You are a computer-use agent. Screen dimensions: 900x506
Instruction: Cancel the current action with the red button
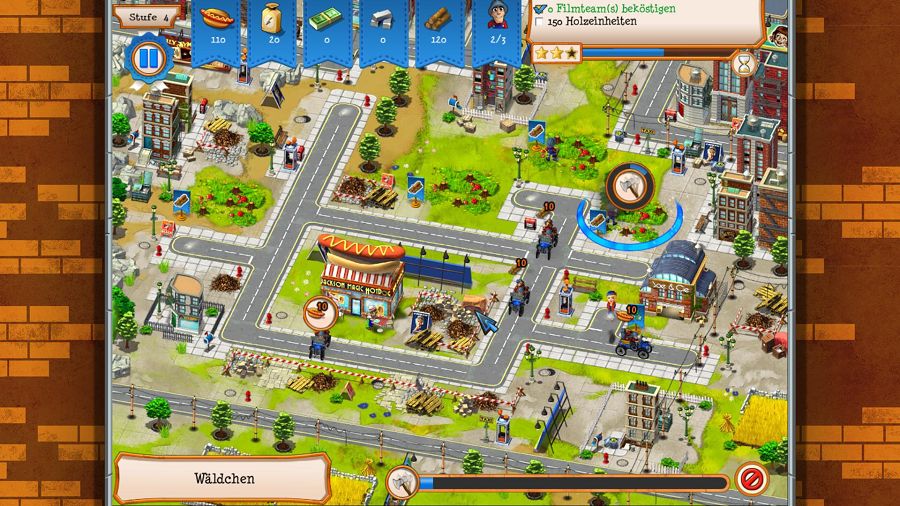tap(750, 479)
